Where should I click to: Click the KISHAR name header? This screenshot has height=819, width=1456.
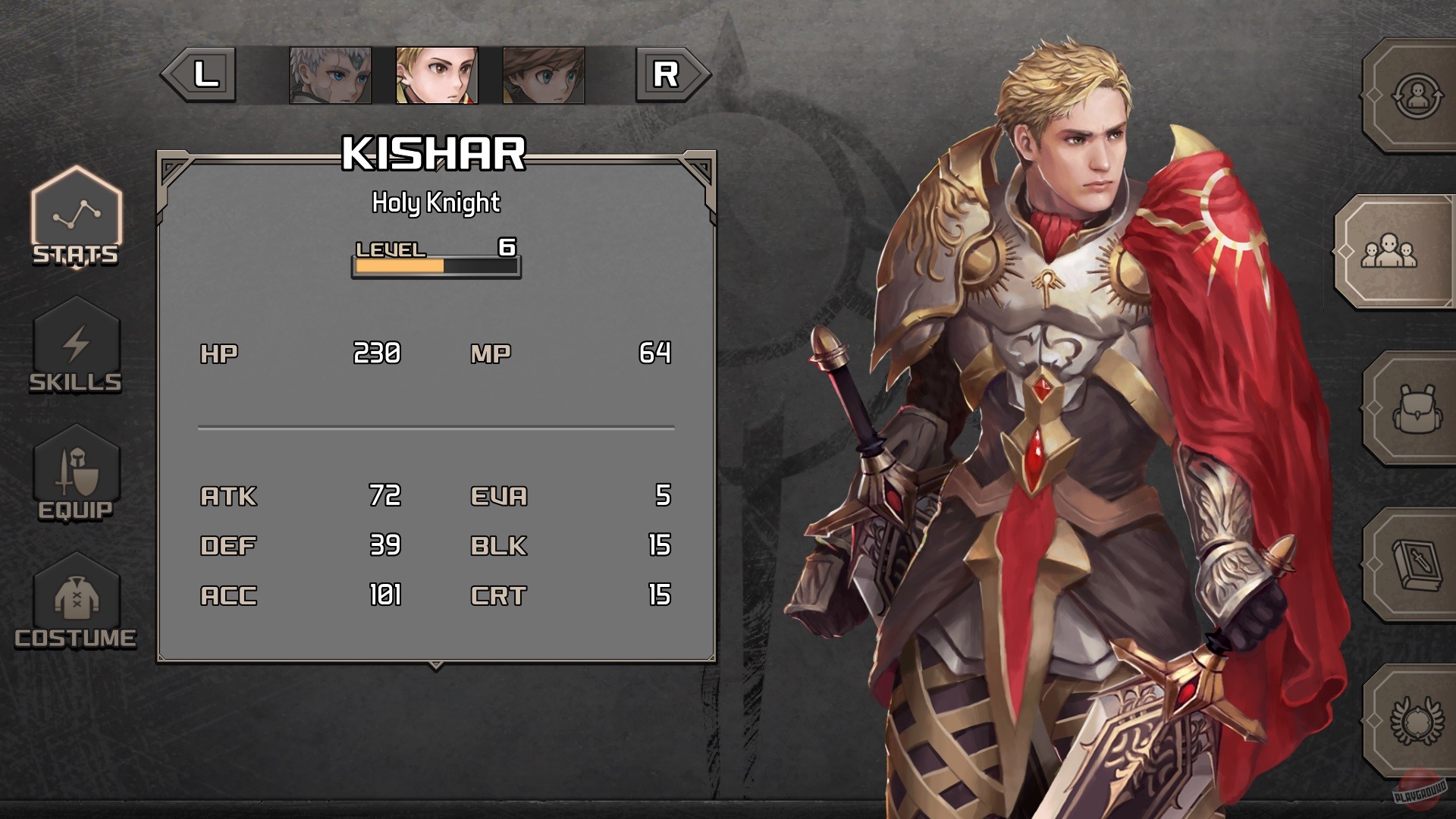click(435, 156)
